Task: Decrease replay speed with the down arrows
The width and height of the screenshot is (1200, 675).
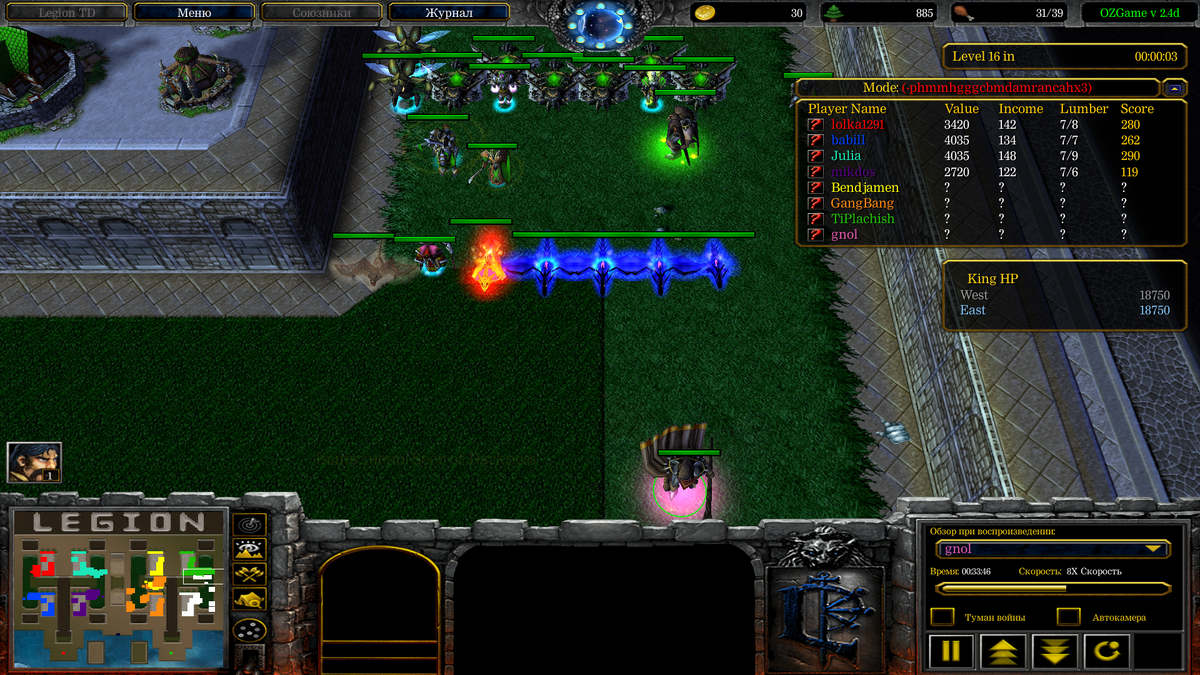Action: (x=1055, y=652)
